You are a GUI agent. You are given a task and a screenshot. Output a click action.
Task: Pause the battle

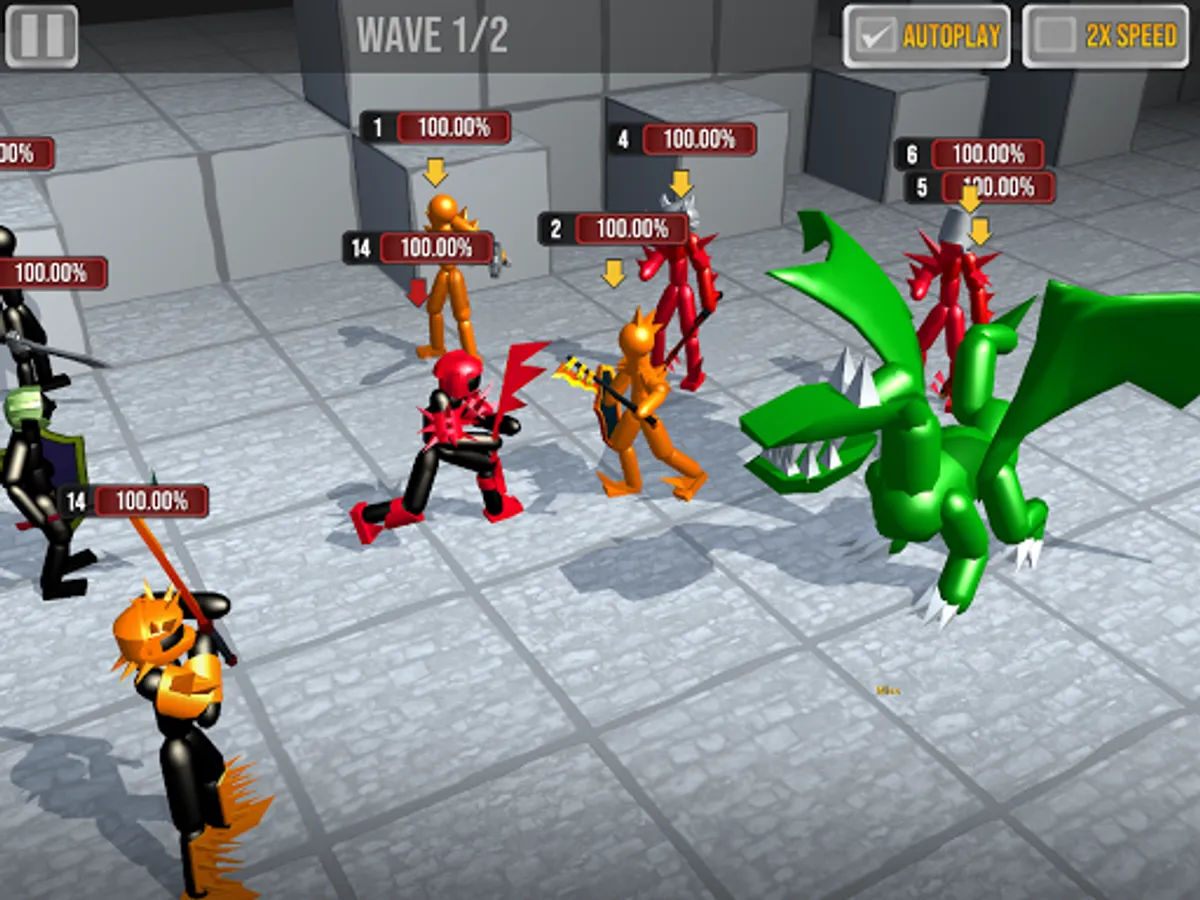(41, 36)
